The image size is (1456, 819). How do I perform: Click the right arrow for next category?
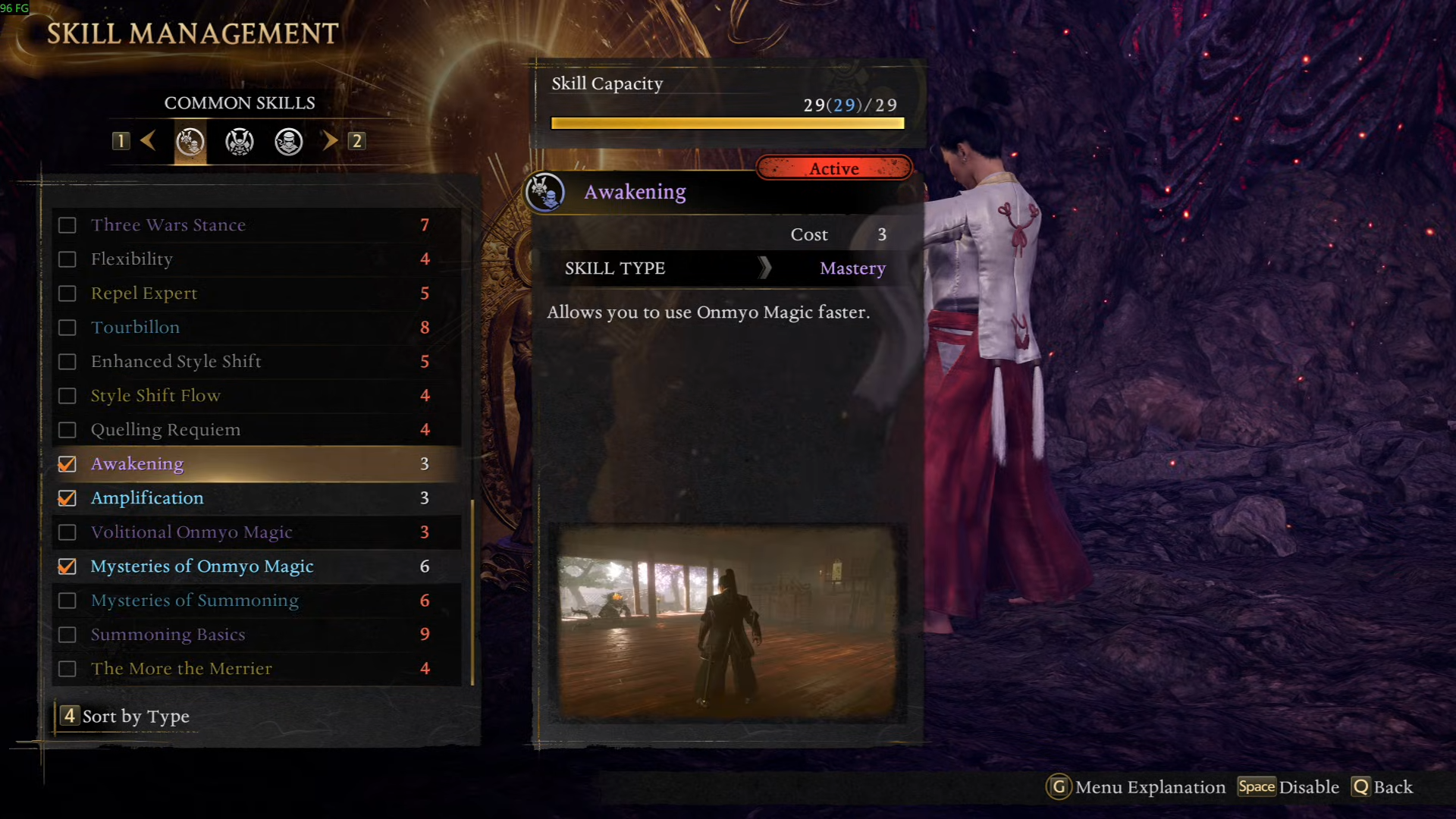[329, 140]
